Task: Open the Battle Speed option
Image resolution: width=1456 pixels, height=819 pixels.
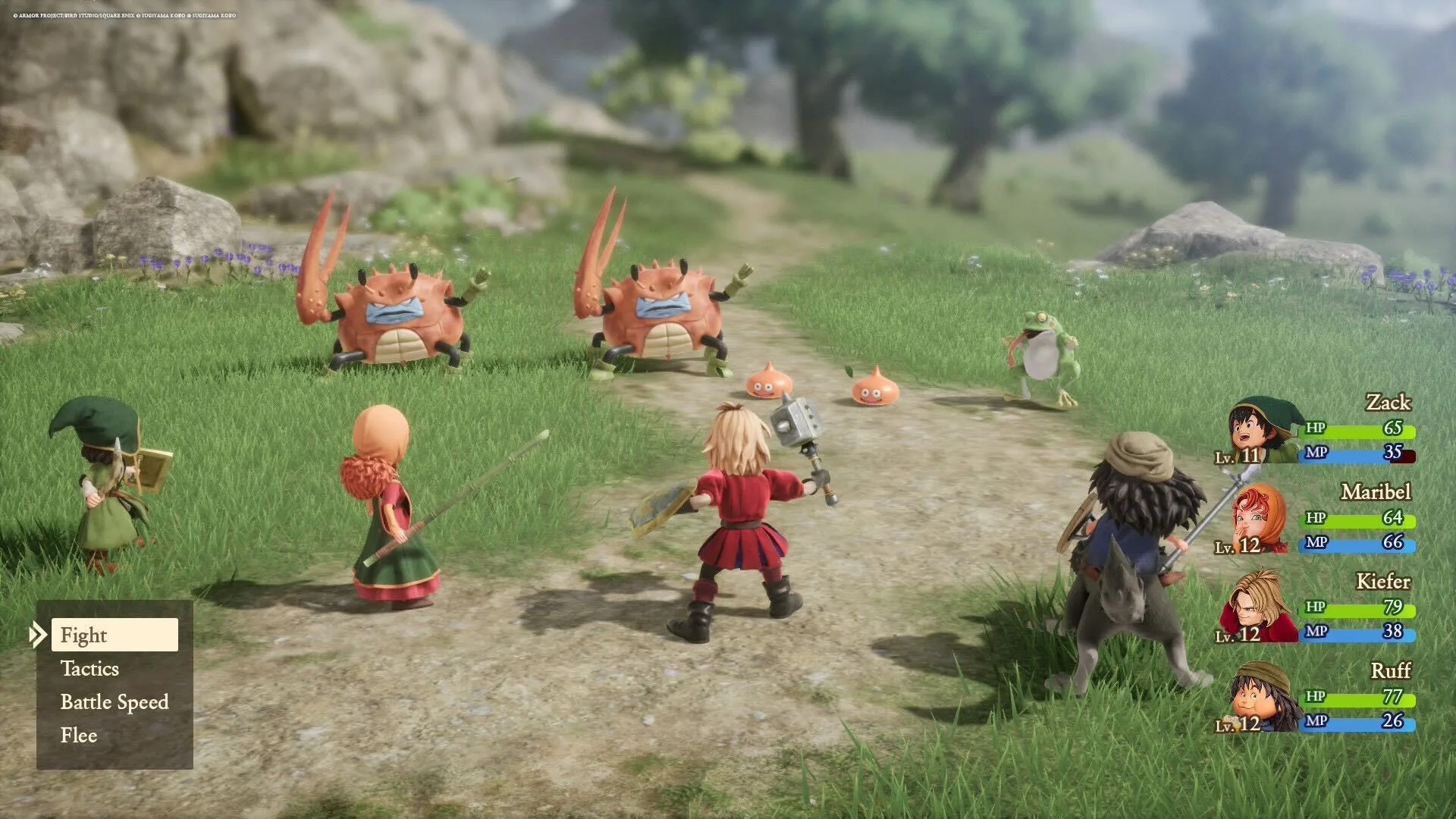Action: pos(114,702)
